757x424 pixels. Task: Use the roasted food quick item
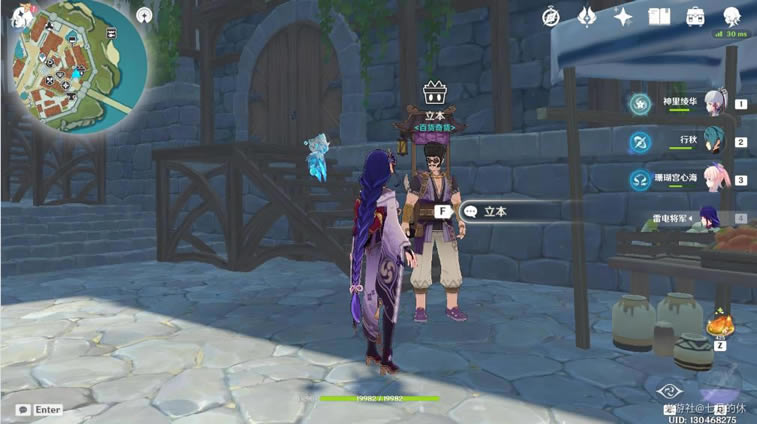[719, 327]
